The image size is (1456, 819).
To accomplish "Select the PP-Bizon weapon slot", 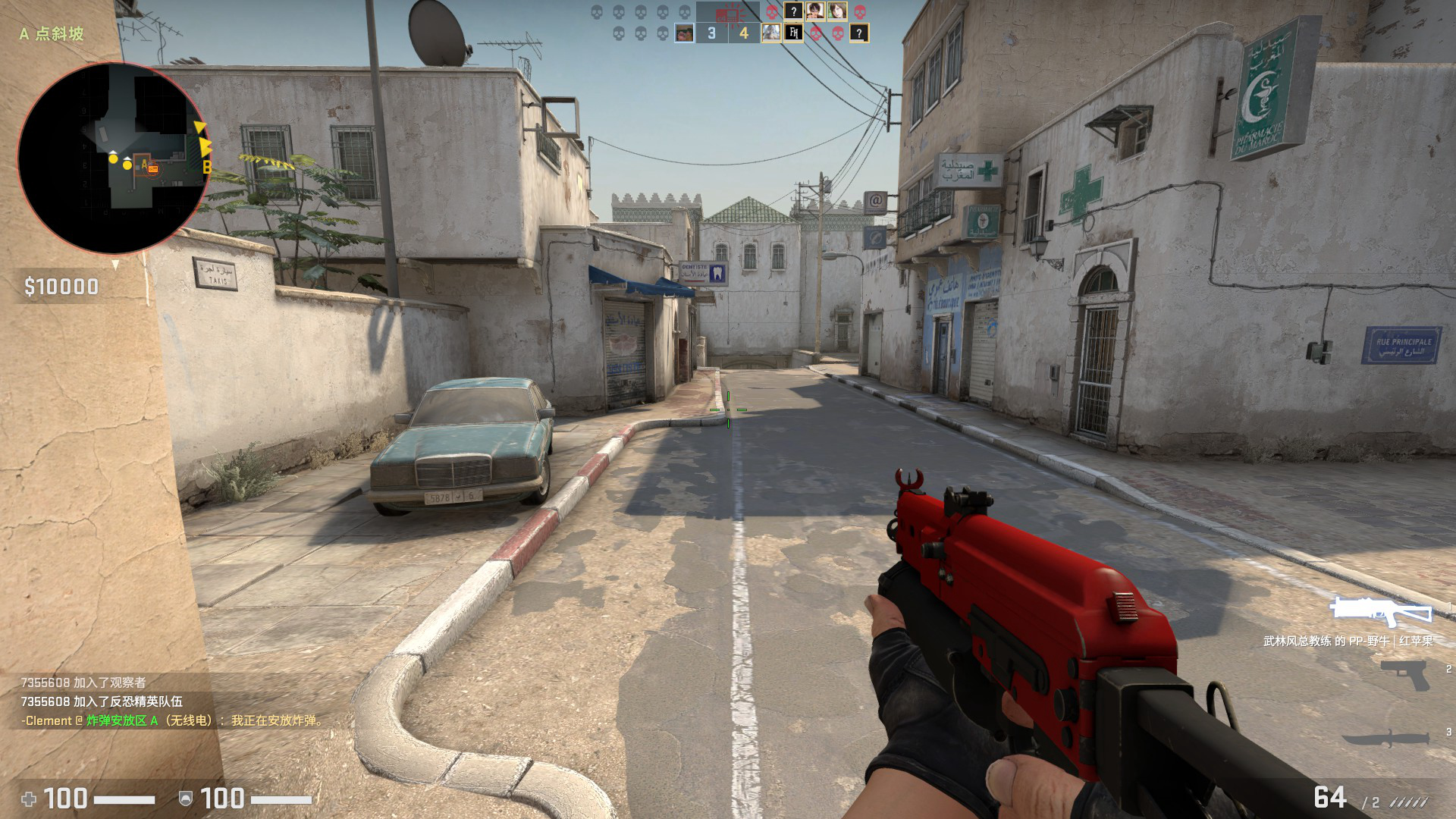I will pos(1382,611).
